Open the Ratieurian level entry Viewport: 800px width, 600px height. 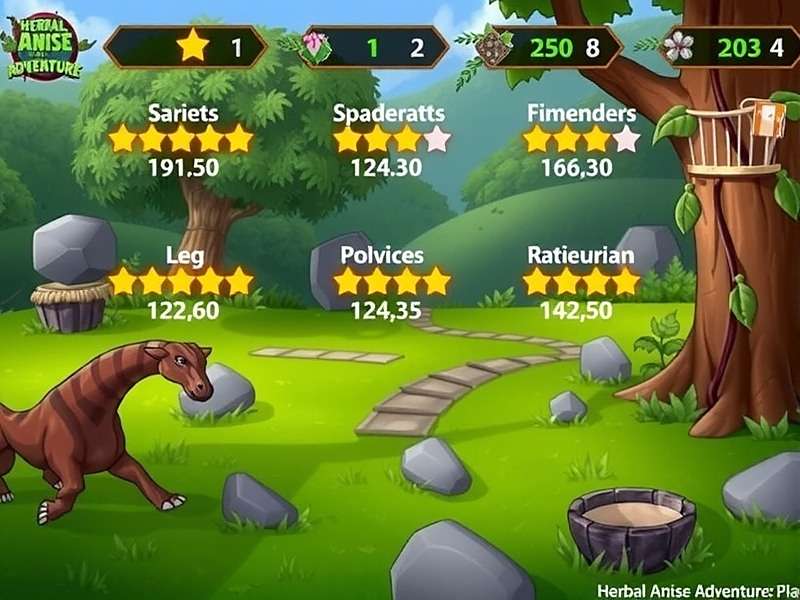pos(581,282)
